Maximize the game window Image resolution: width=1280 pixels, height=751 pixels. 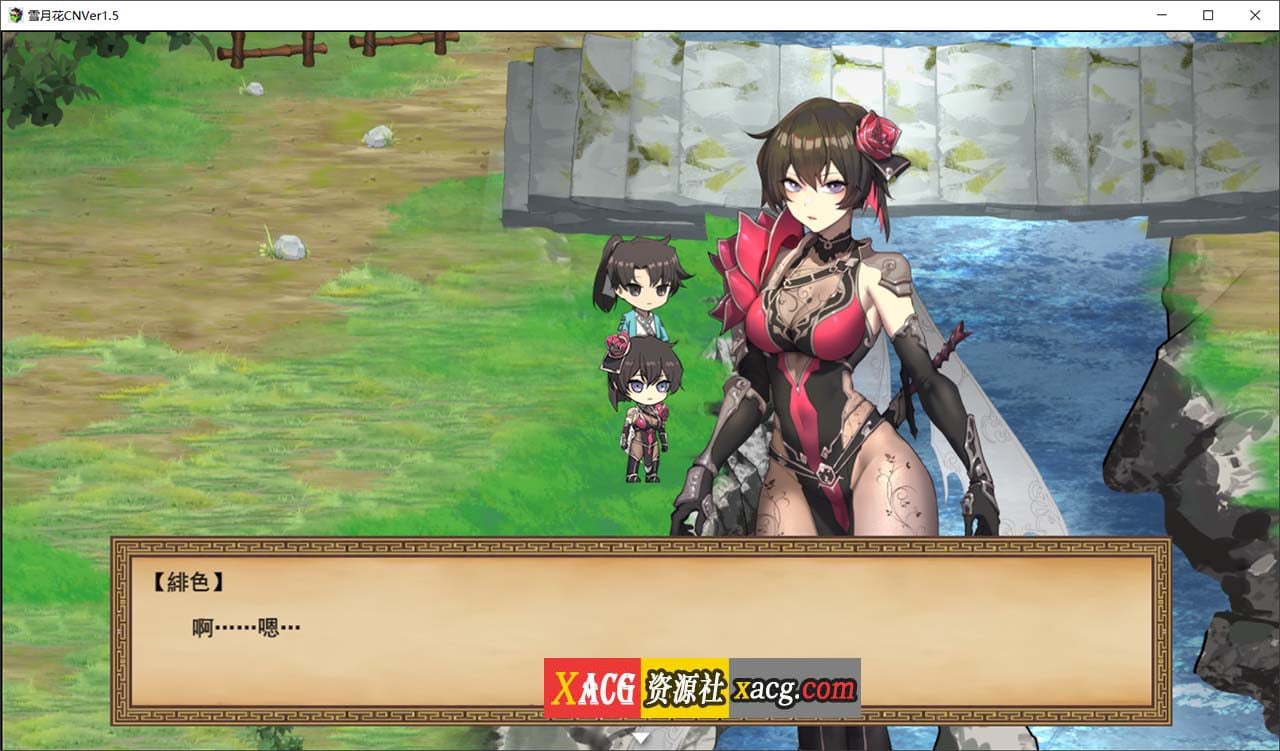[x=1208, y=15]
